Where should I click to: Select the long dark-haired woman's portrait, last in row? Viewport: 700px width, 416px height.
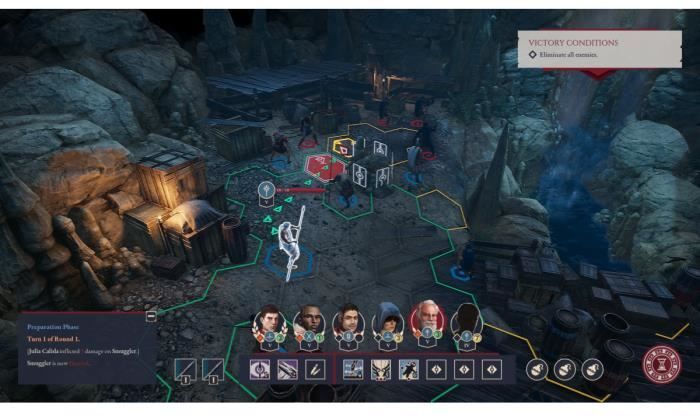tap(466, 322)
